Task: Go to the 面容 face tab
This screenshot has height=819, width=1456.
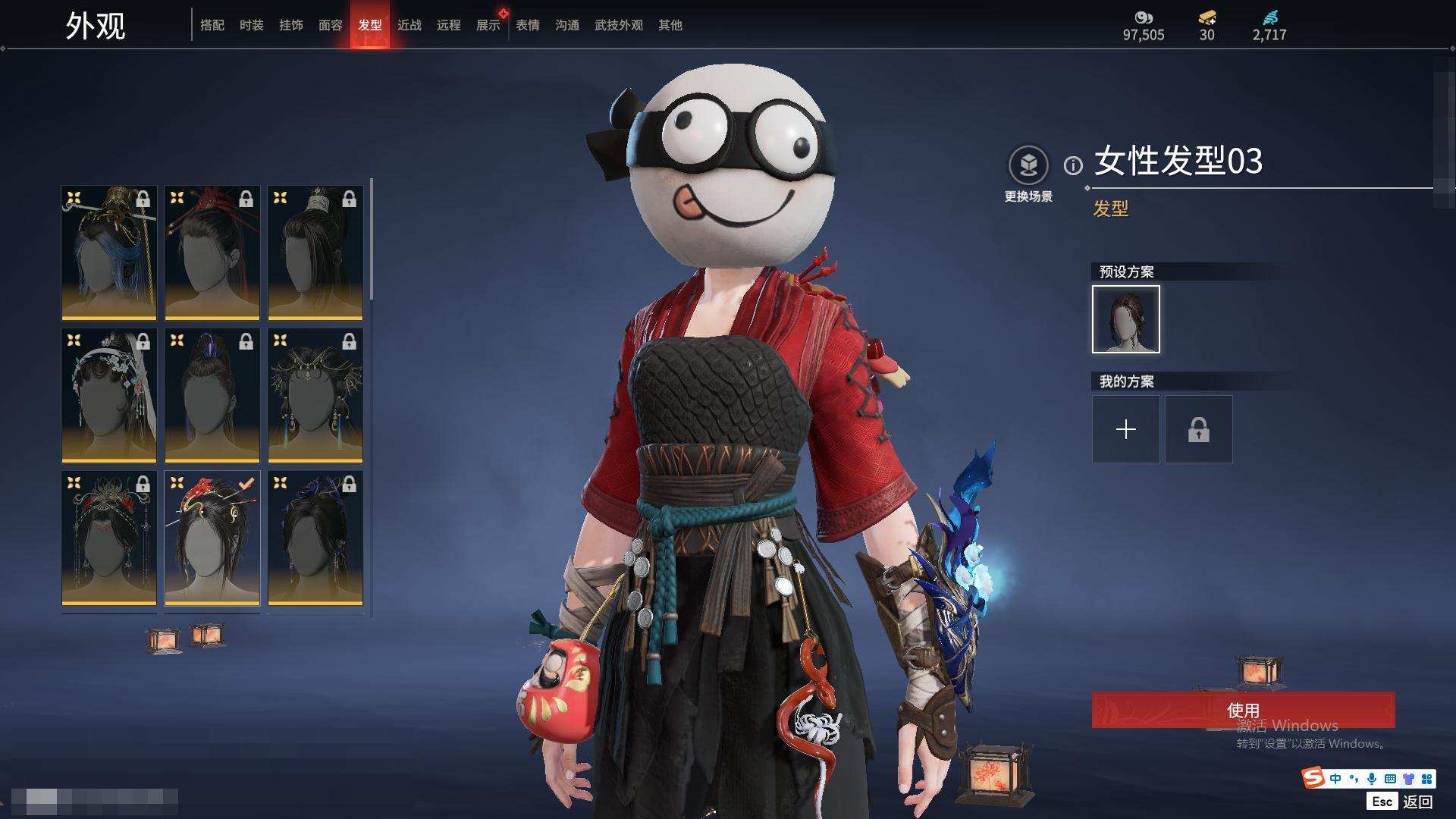Action: pyautogui.click(x=331, y=25)
